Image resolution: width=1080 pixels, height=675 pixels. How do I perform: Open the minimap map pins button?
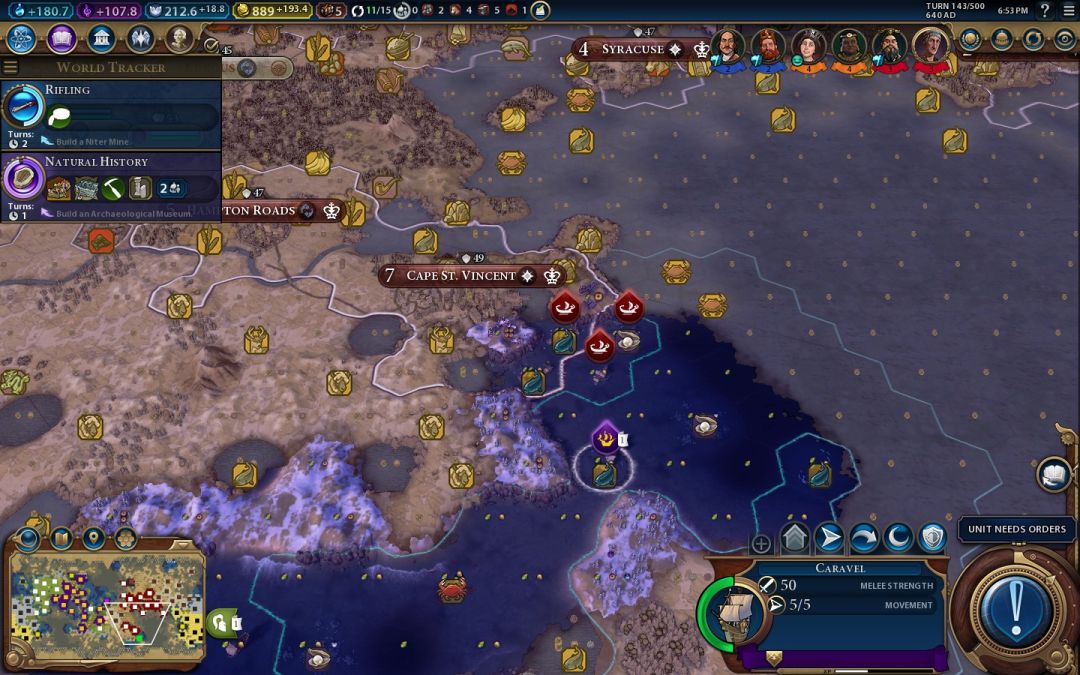tap(93, 538)
